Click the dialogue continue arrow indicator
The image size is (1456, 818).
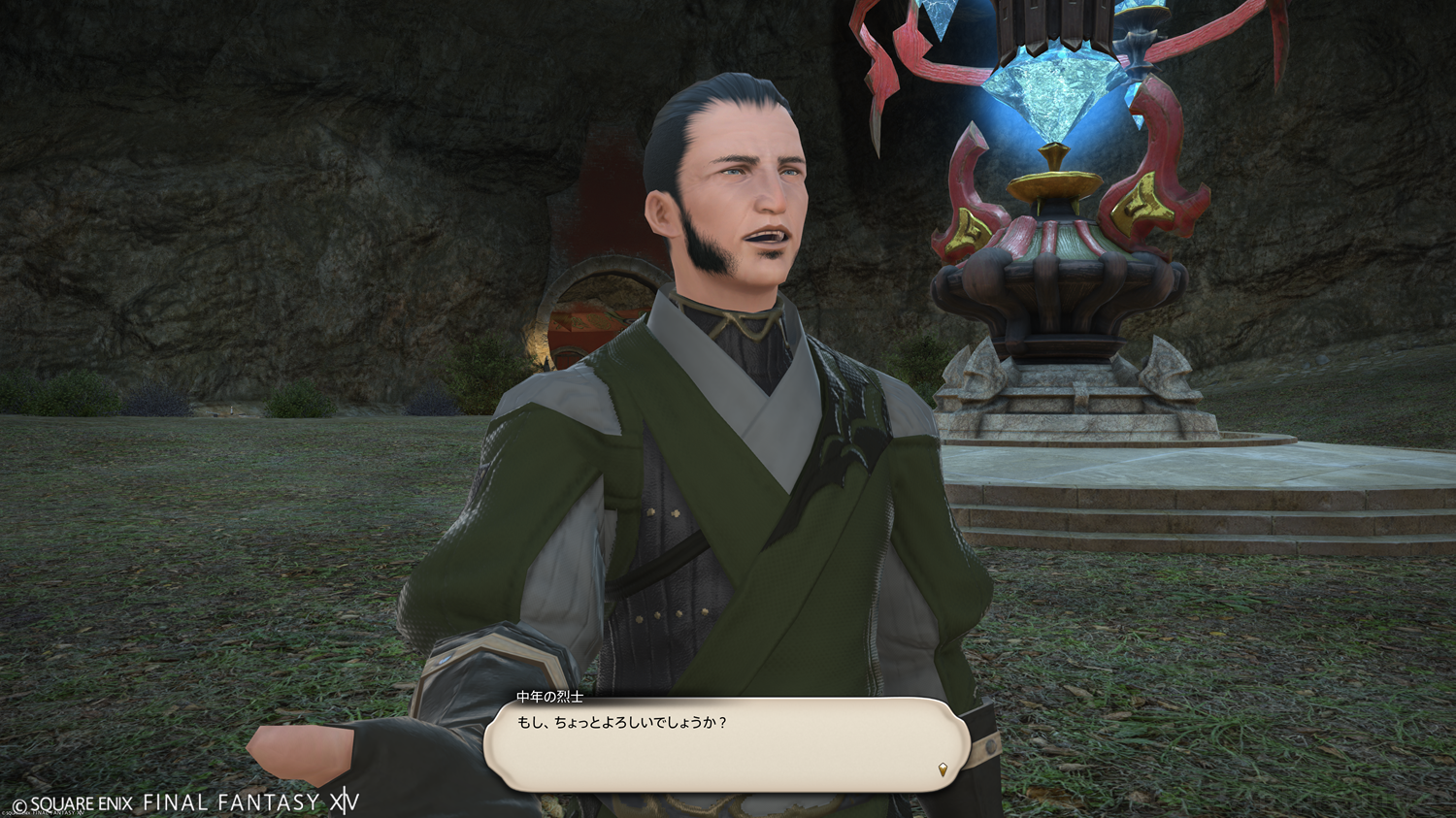pyautogui.click(x=942, y=769)
